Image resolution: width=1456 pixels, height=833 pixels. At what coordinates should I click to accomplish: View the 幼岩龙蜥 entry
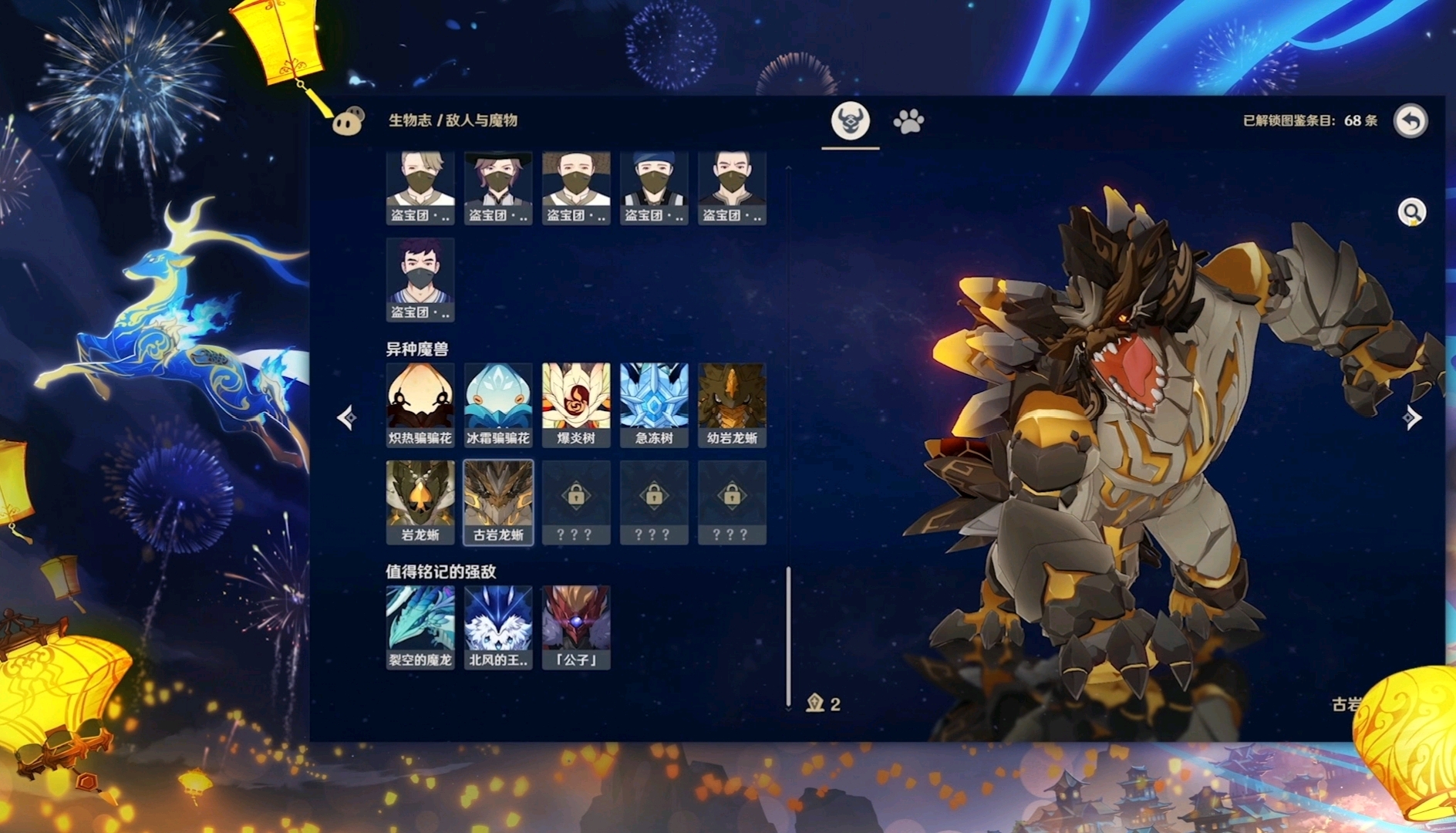coord(732,405)
